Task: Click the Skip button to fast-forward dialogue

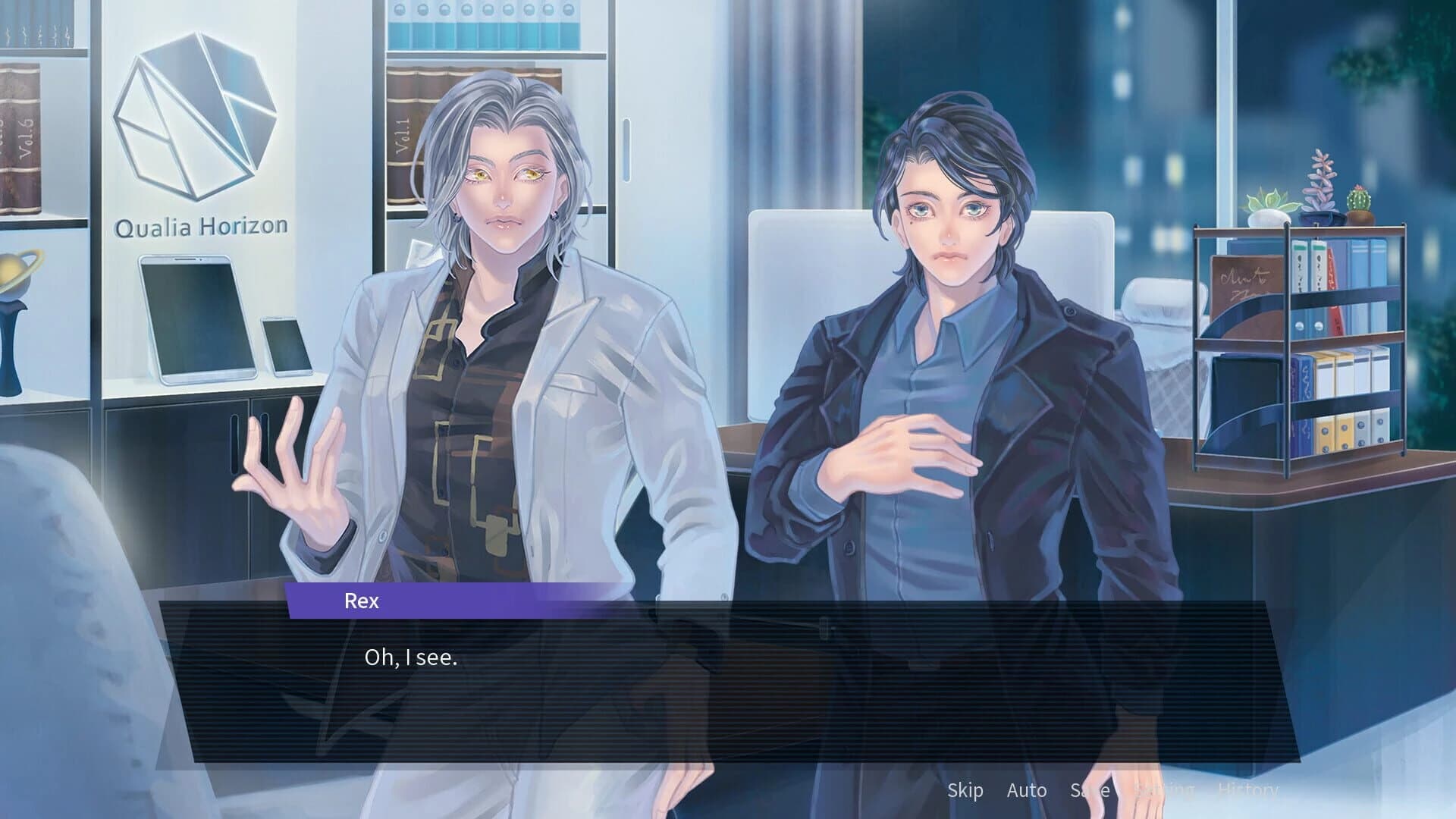Action: point(965,790)
